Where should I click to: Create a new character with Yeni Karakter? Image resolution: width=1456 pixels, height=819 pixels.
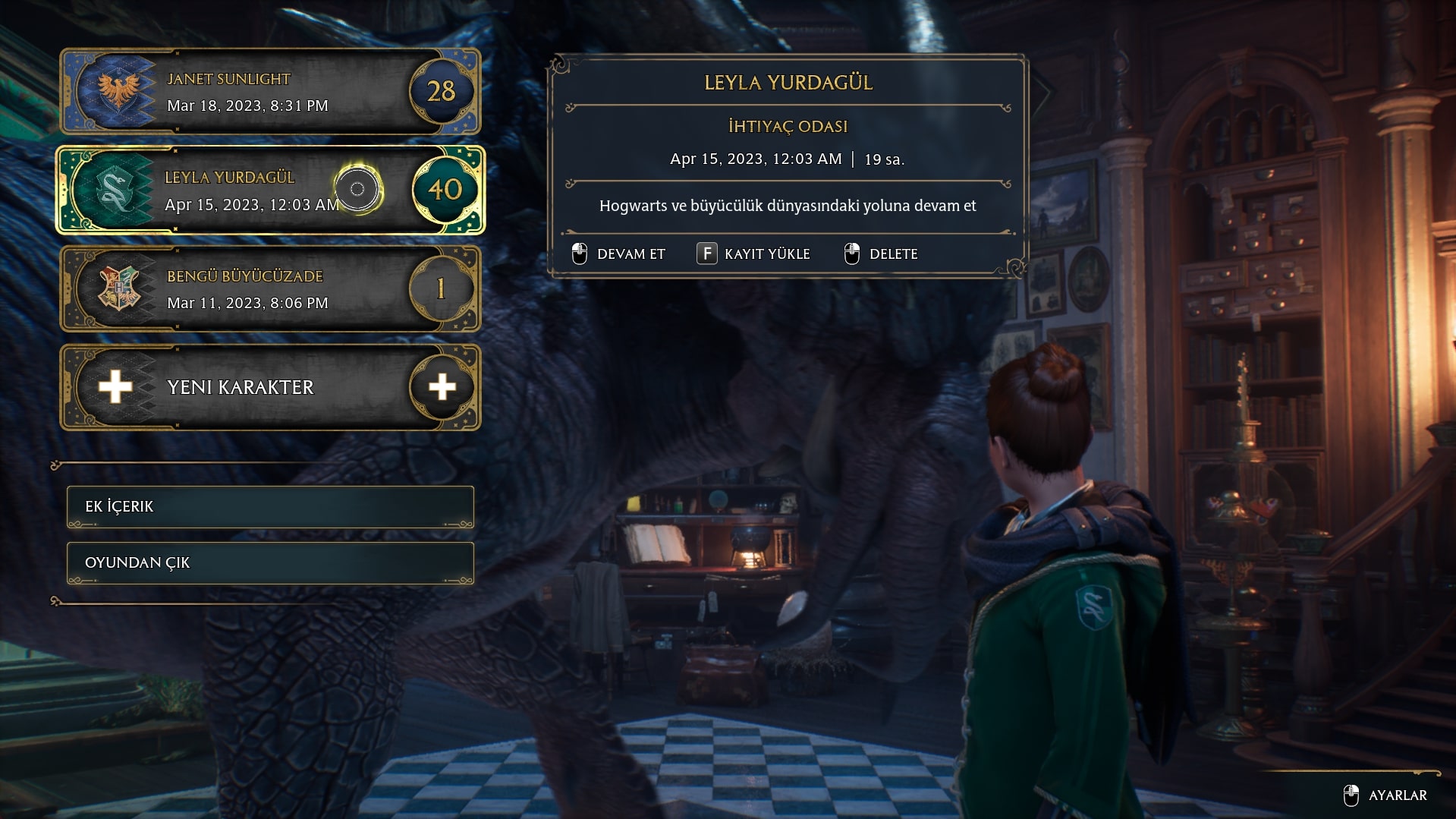click(269, 387)
